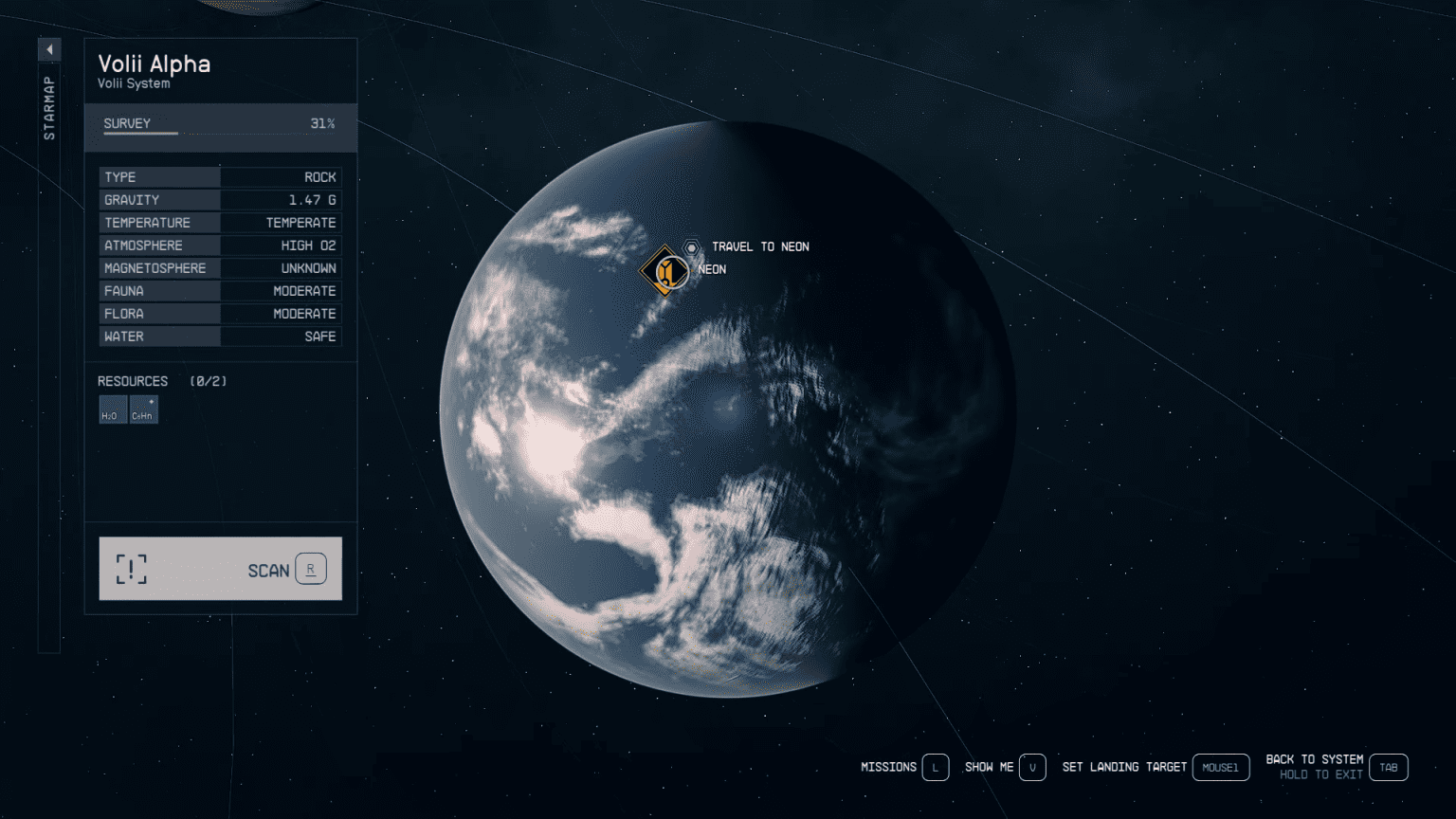
Task: Click Travel to Neon
Action: click(x=759, y=246)
